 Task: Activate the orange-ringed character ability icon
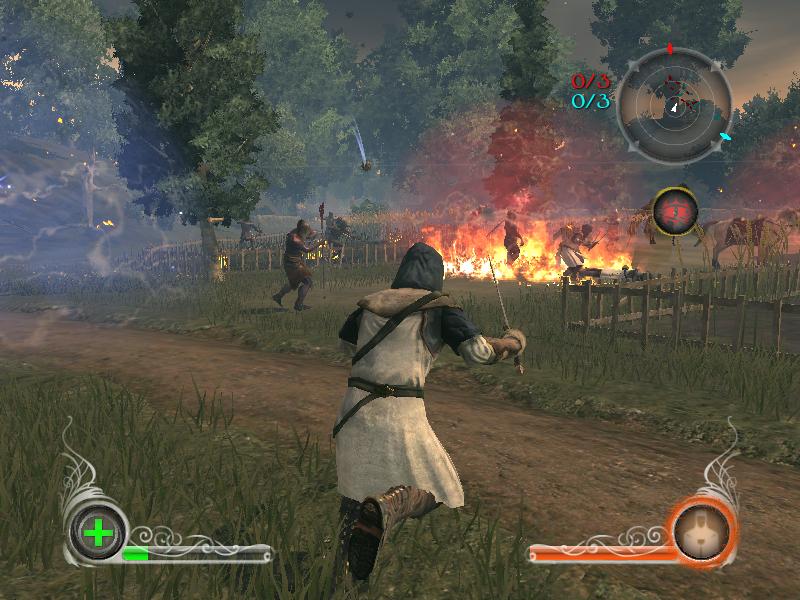click(x=704, y=531)
